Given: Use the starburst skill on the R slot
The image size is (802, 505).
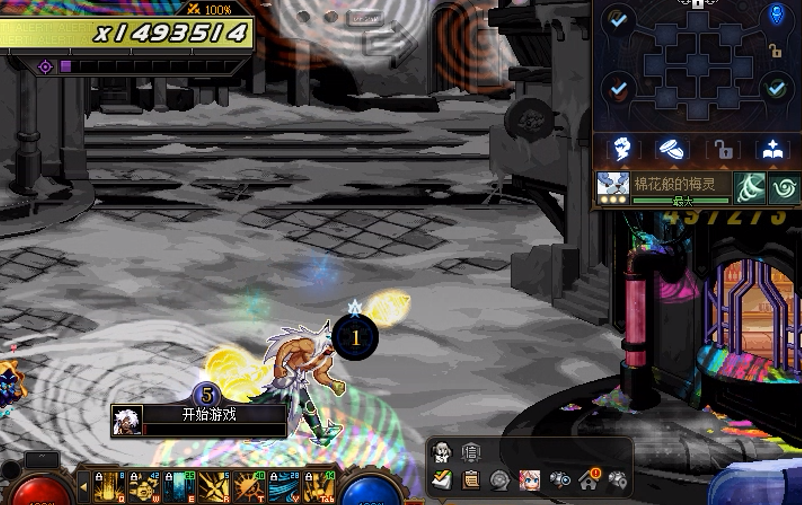Looking at the screenshot, I should 214,487.
